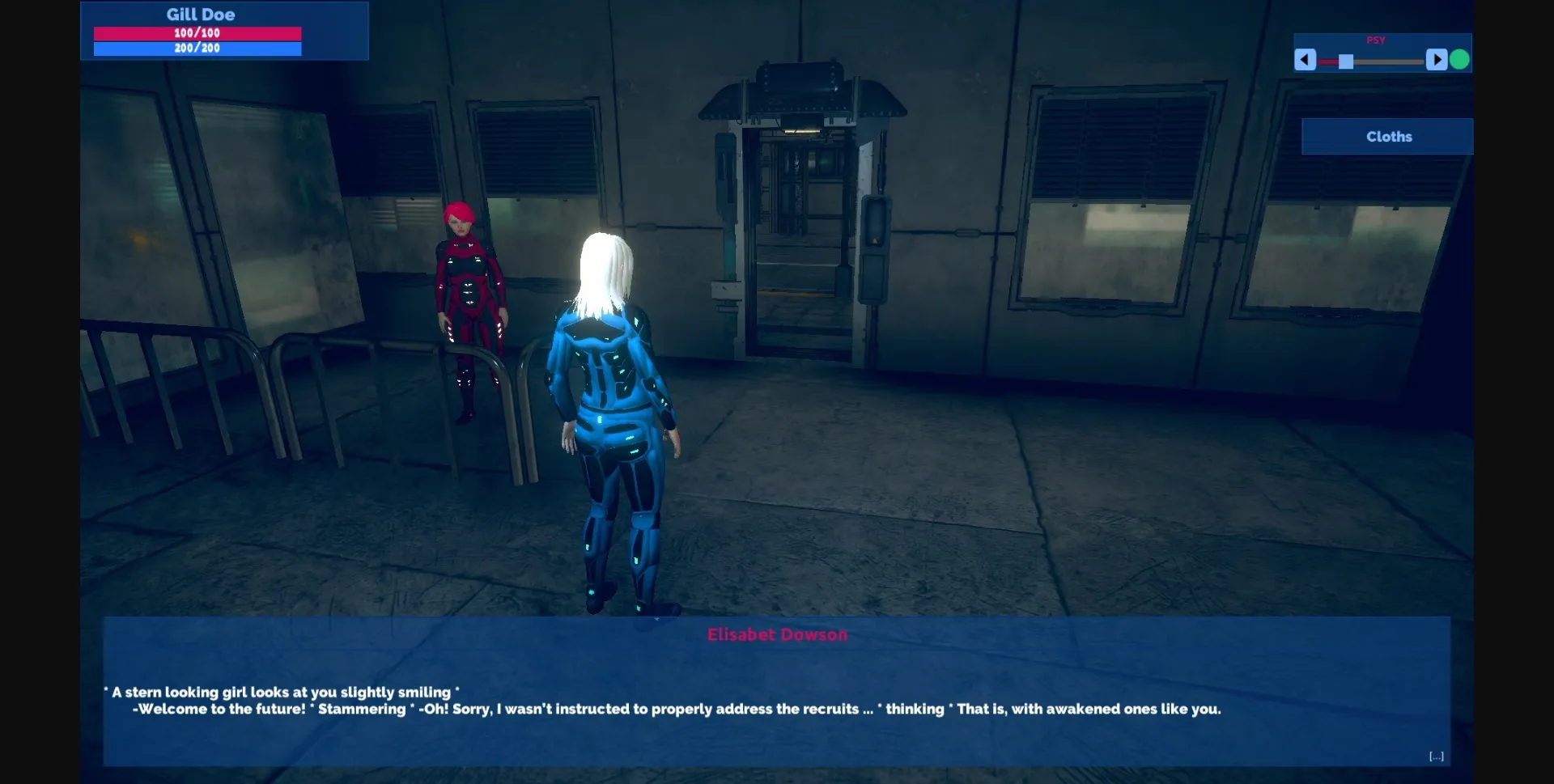Click the red health bar showing 100/100
Image resolution: width=1554 pixels, height=784 pixels.
[x=198, y=33]
